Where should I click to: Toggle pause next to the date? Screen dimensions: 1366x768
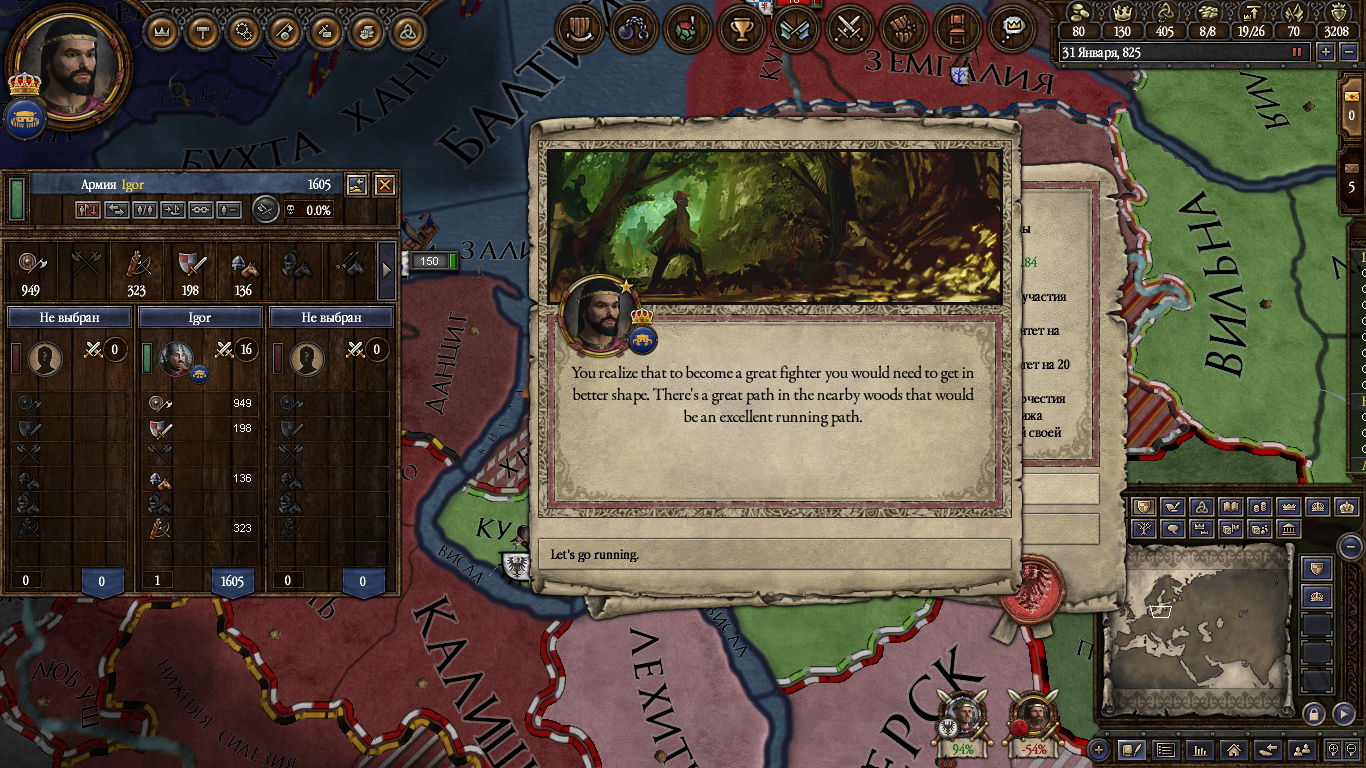pos(1298,52)
